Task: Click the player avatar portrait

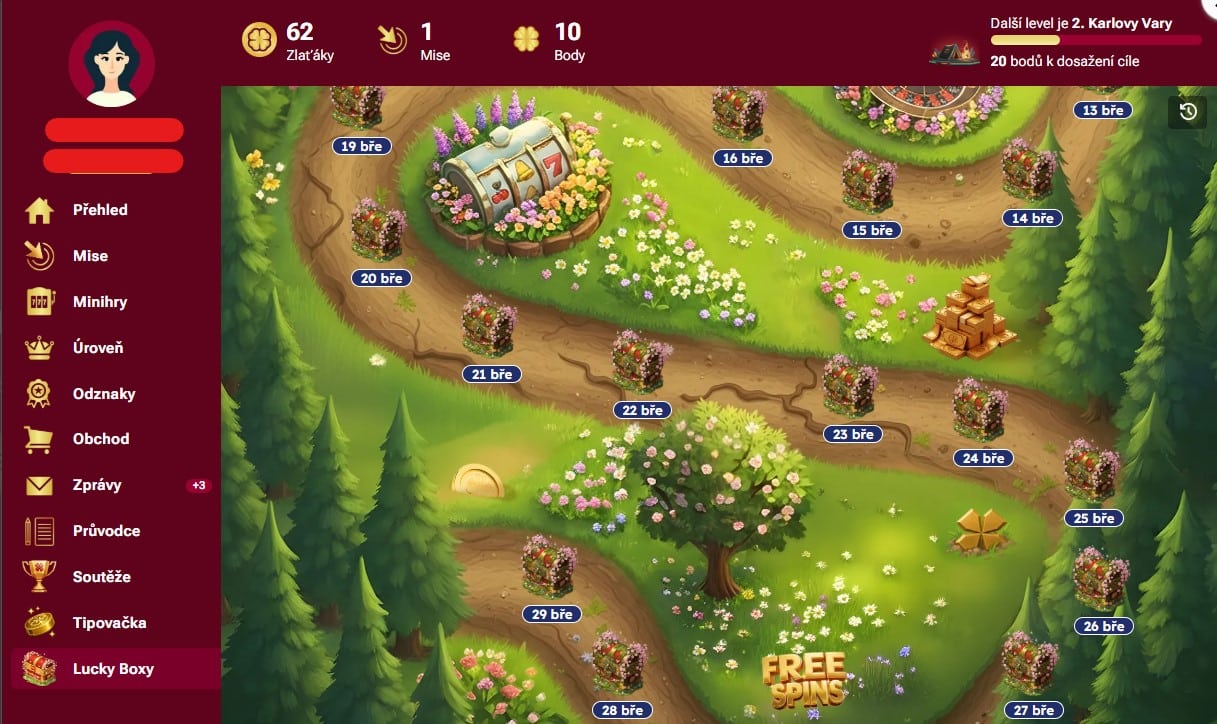Action: (111, 64)
